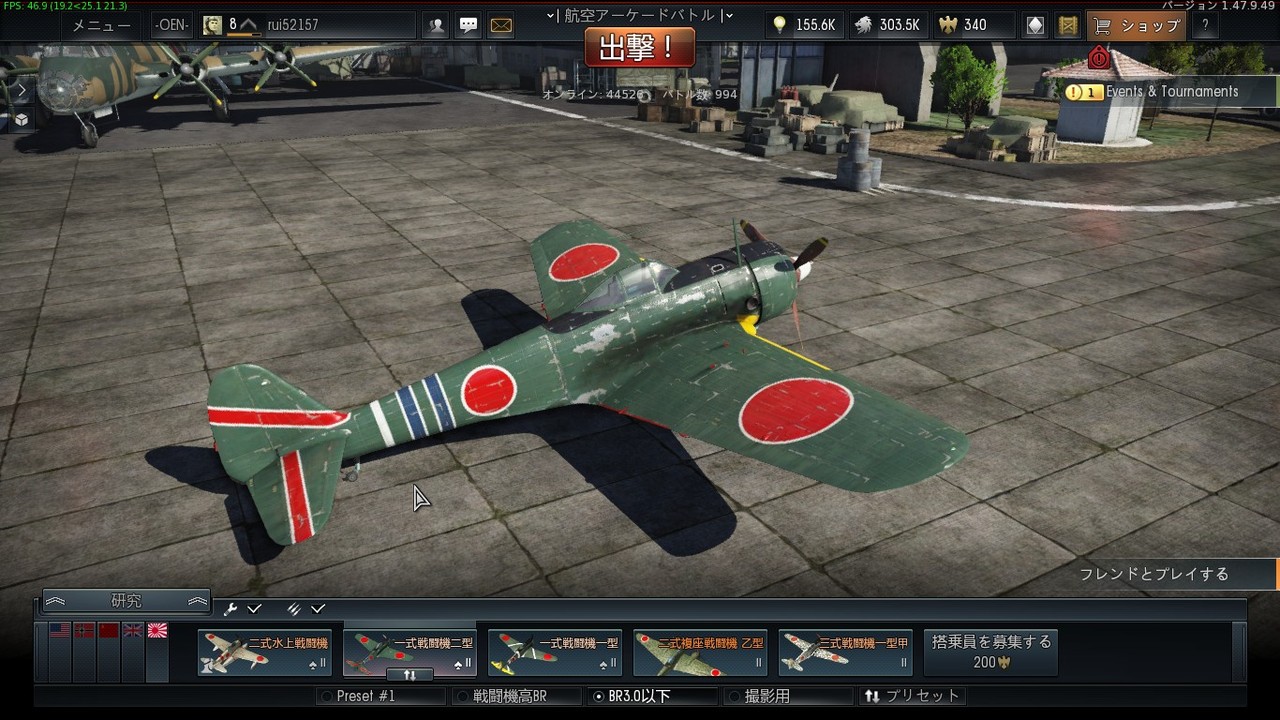The height and width of the screenshot is (720, 1280).
Task: Select the 一式戦闘機一型 aircraft slot
Action: 555,653
